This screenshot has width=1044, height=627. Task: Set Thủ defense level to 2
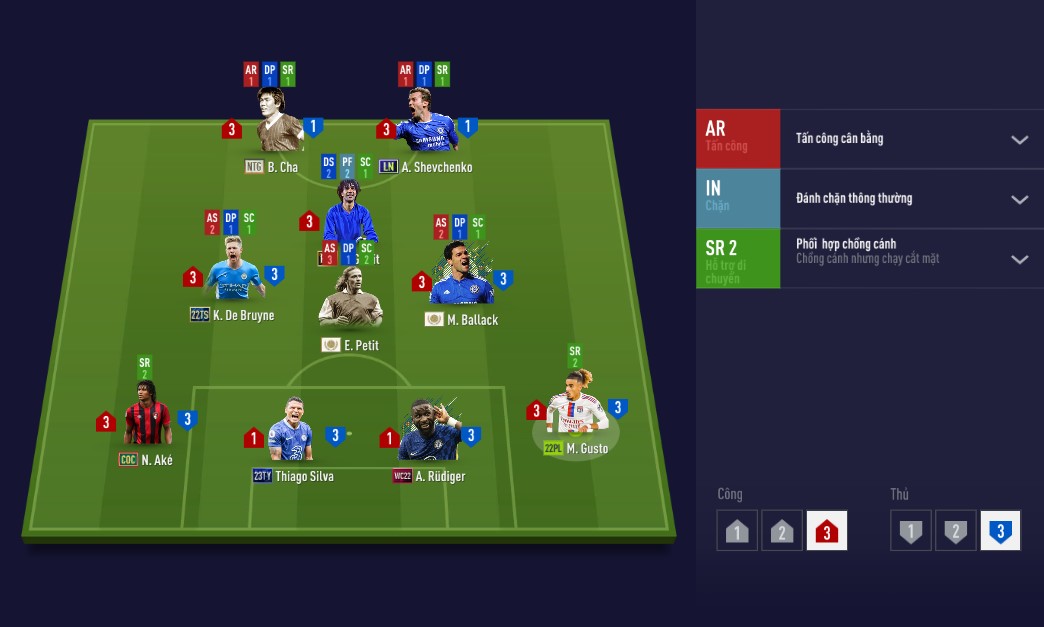(x=955, y=531)
